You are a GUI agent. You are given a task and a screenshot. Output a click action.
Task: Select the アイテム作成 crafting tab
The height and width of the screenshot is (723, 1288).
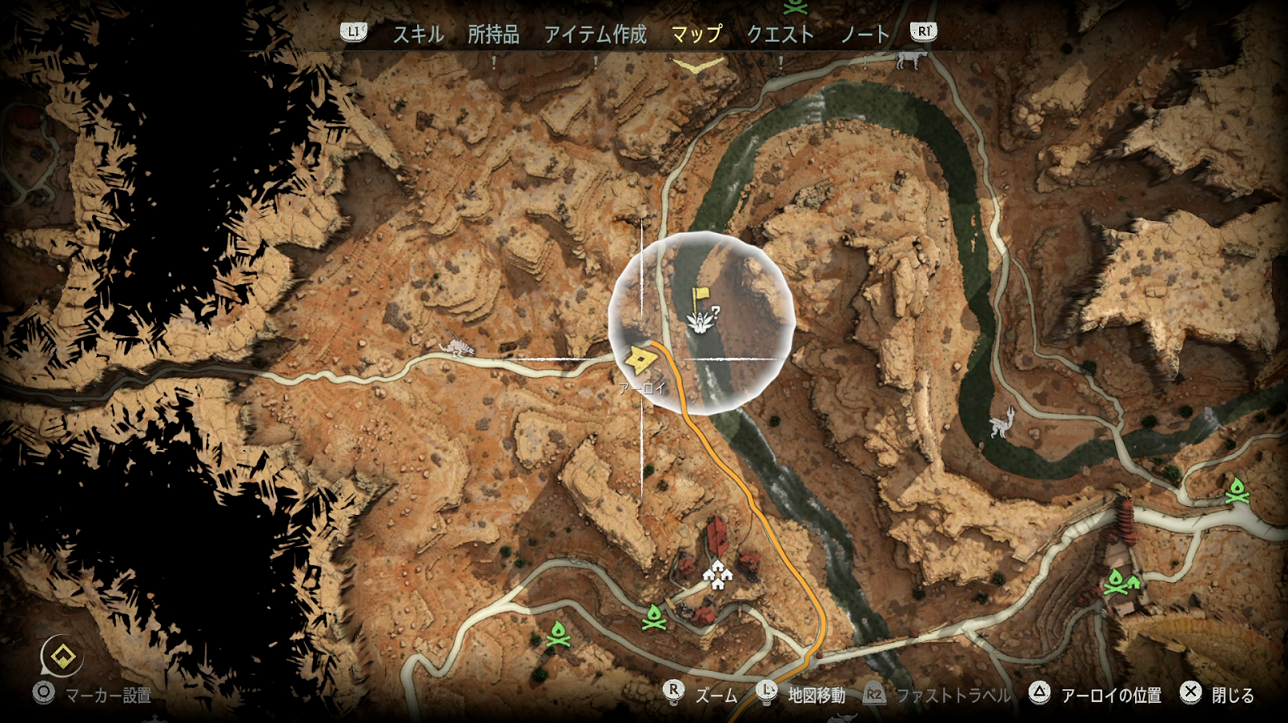point(595,34)
